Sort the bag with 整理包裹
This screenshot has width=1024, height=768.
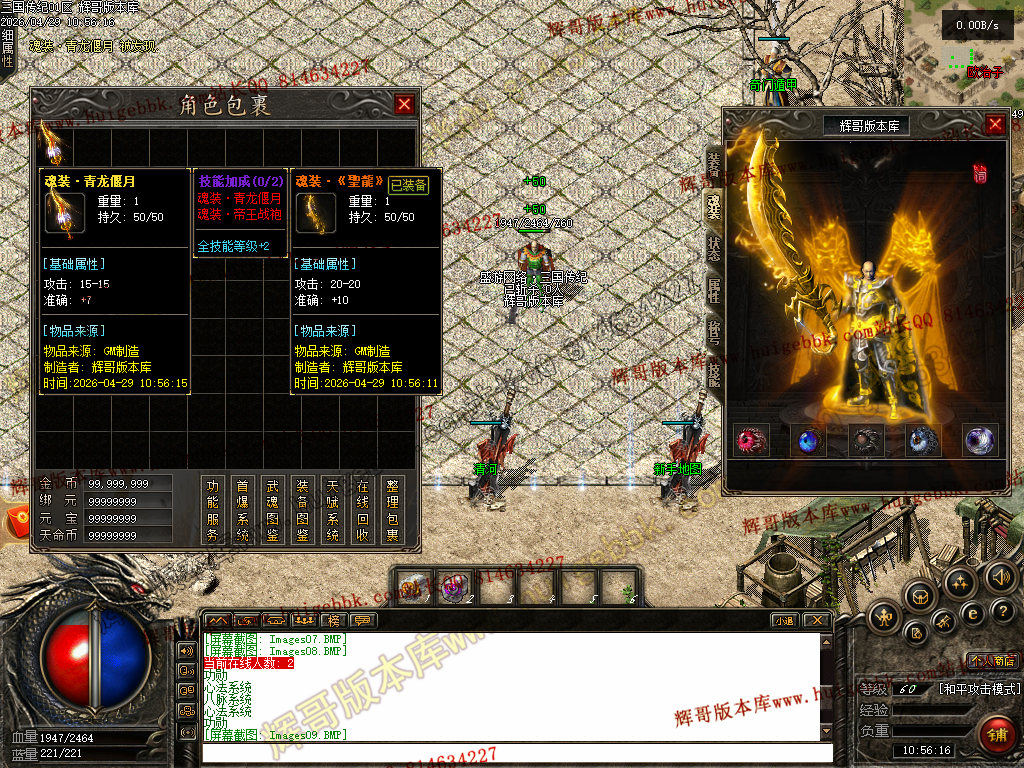(393, 510)
